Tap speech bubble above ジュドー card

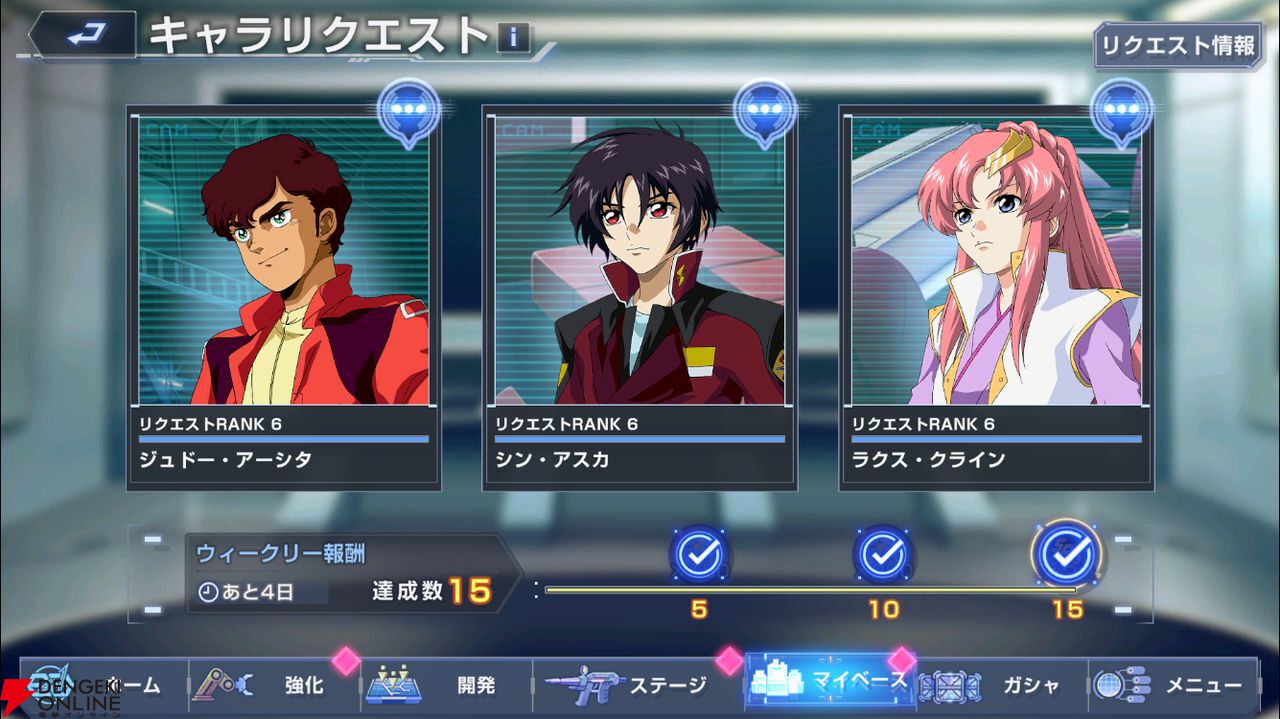tap(409, 110)
